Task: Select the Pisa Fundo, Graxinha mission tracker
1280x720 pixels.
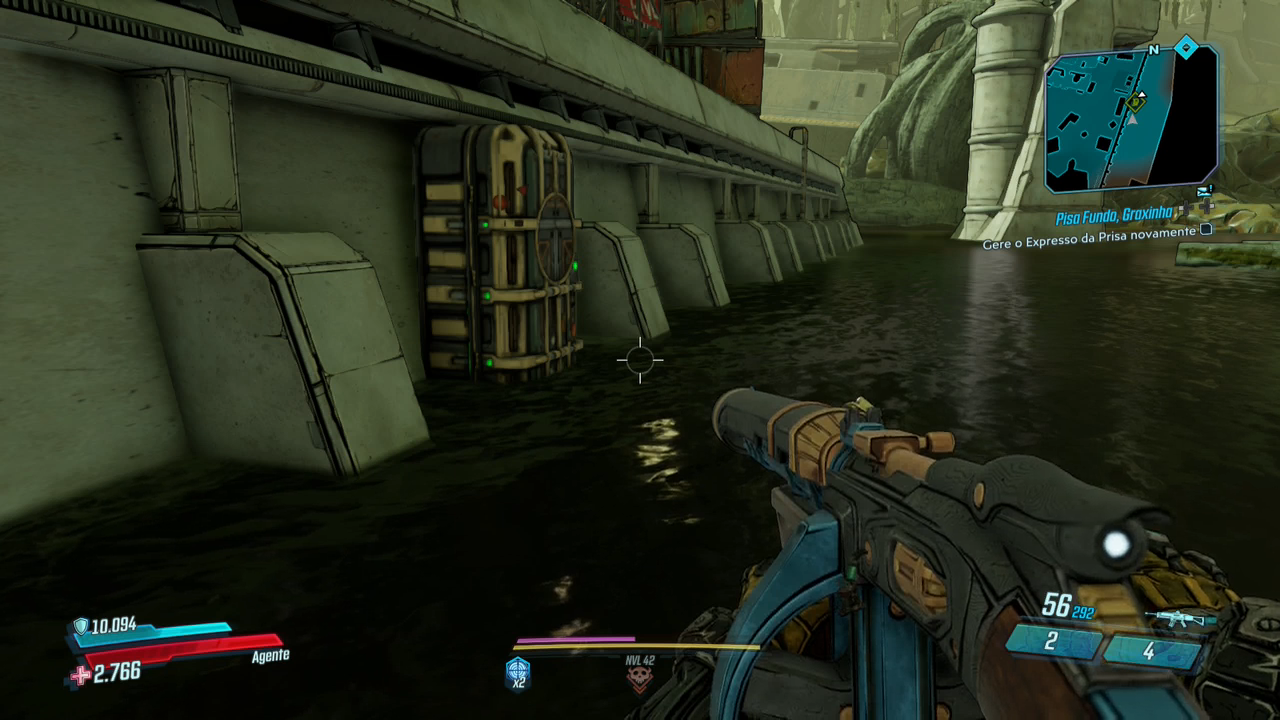Action: (1113, 215)
